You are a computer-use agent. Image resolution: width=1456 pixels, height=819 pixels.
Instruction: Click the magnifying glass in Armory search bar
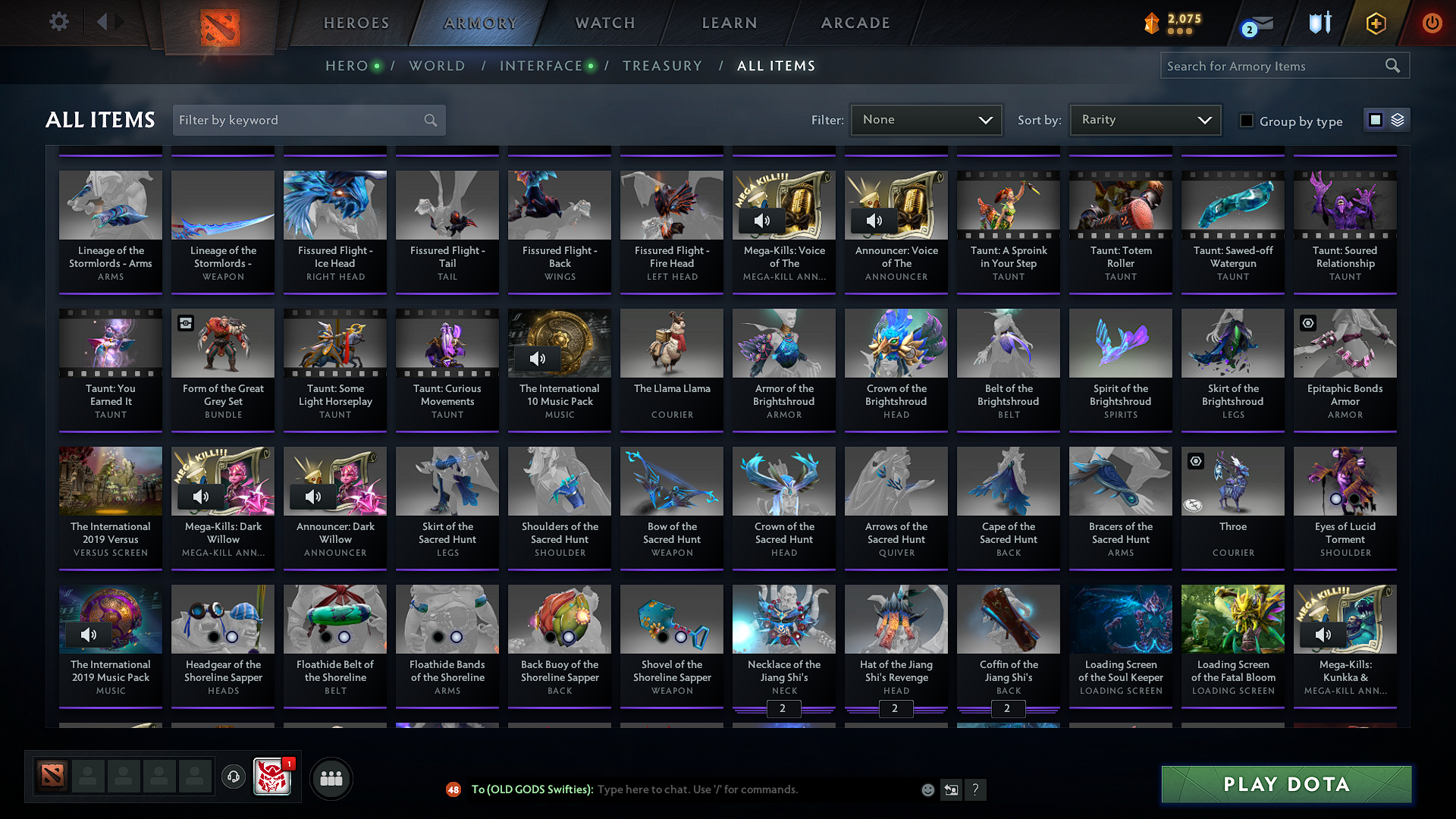[1393, 65]
